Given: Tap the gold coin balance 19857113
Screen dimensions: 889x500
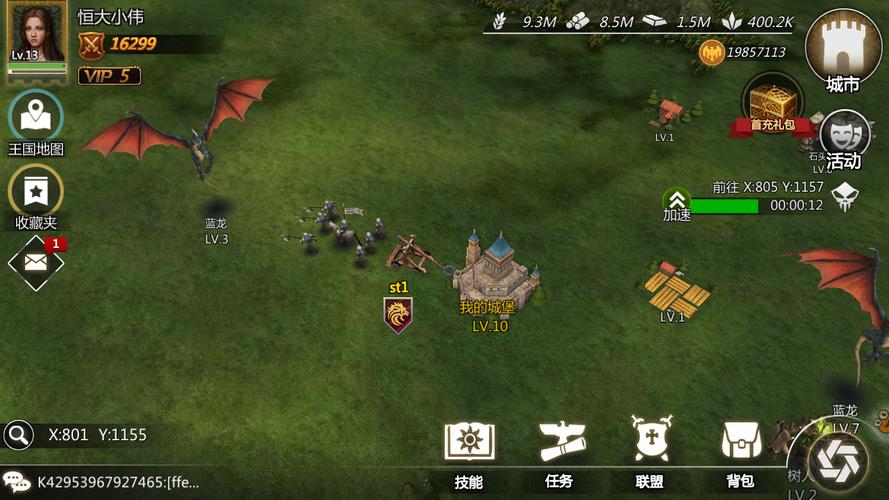Looking at the screenshot, I should [x=744, y=52].
